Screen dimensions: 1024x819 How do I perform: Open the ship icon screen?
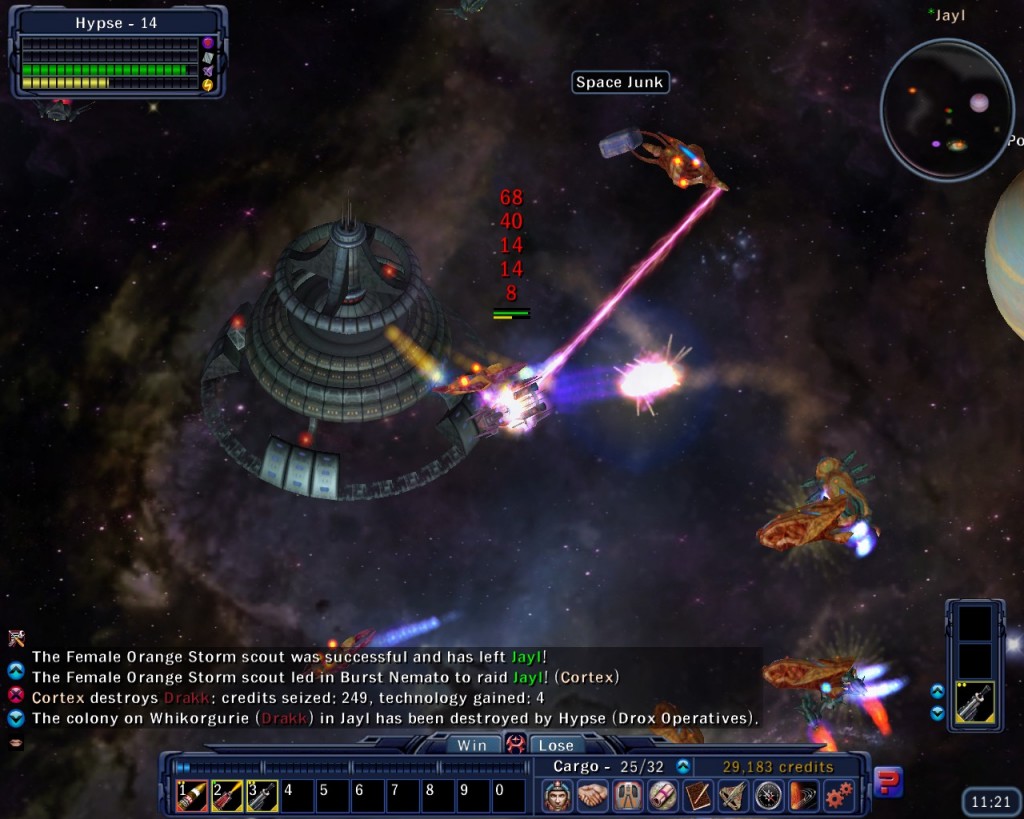pos(733,796)
